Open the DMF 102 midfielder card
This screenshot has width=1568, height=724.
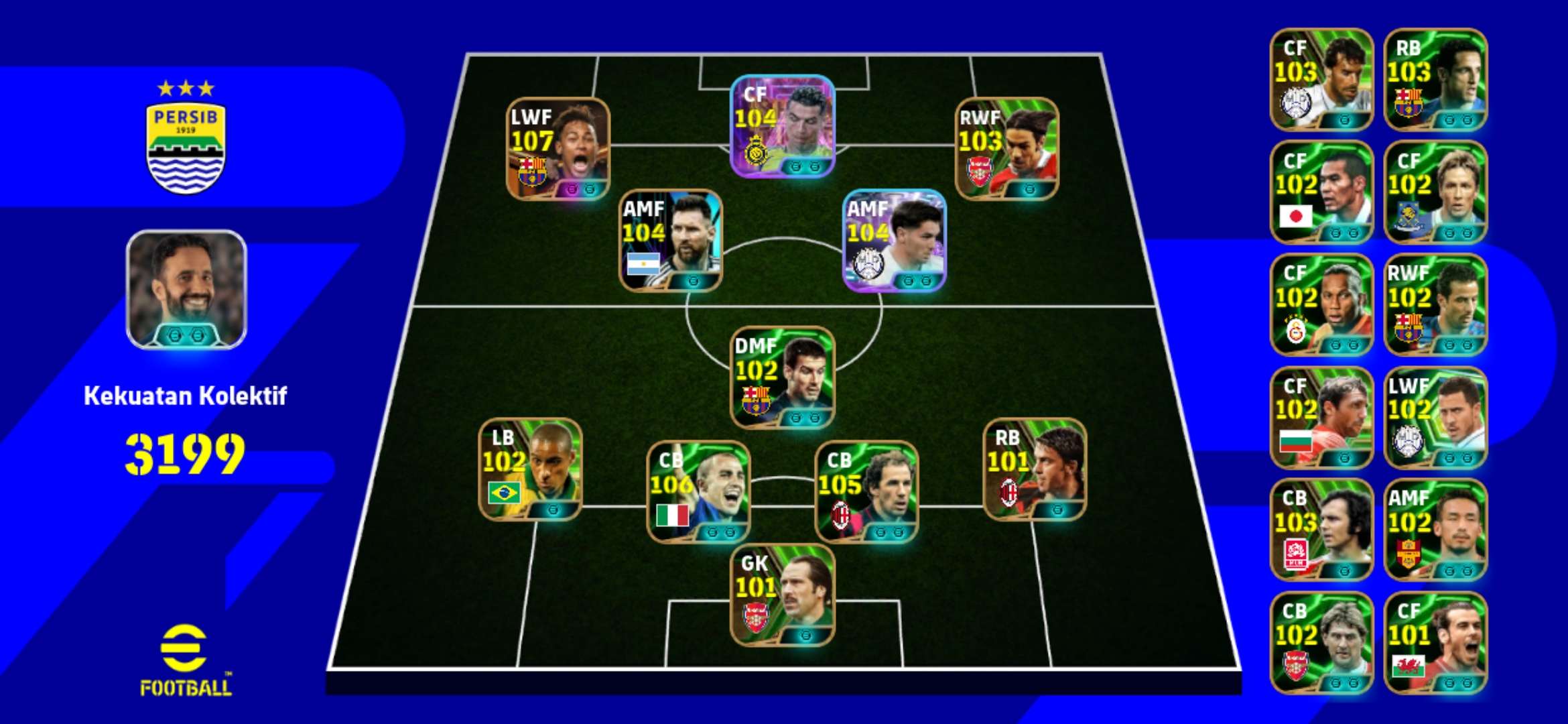click(782, 378)
